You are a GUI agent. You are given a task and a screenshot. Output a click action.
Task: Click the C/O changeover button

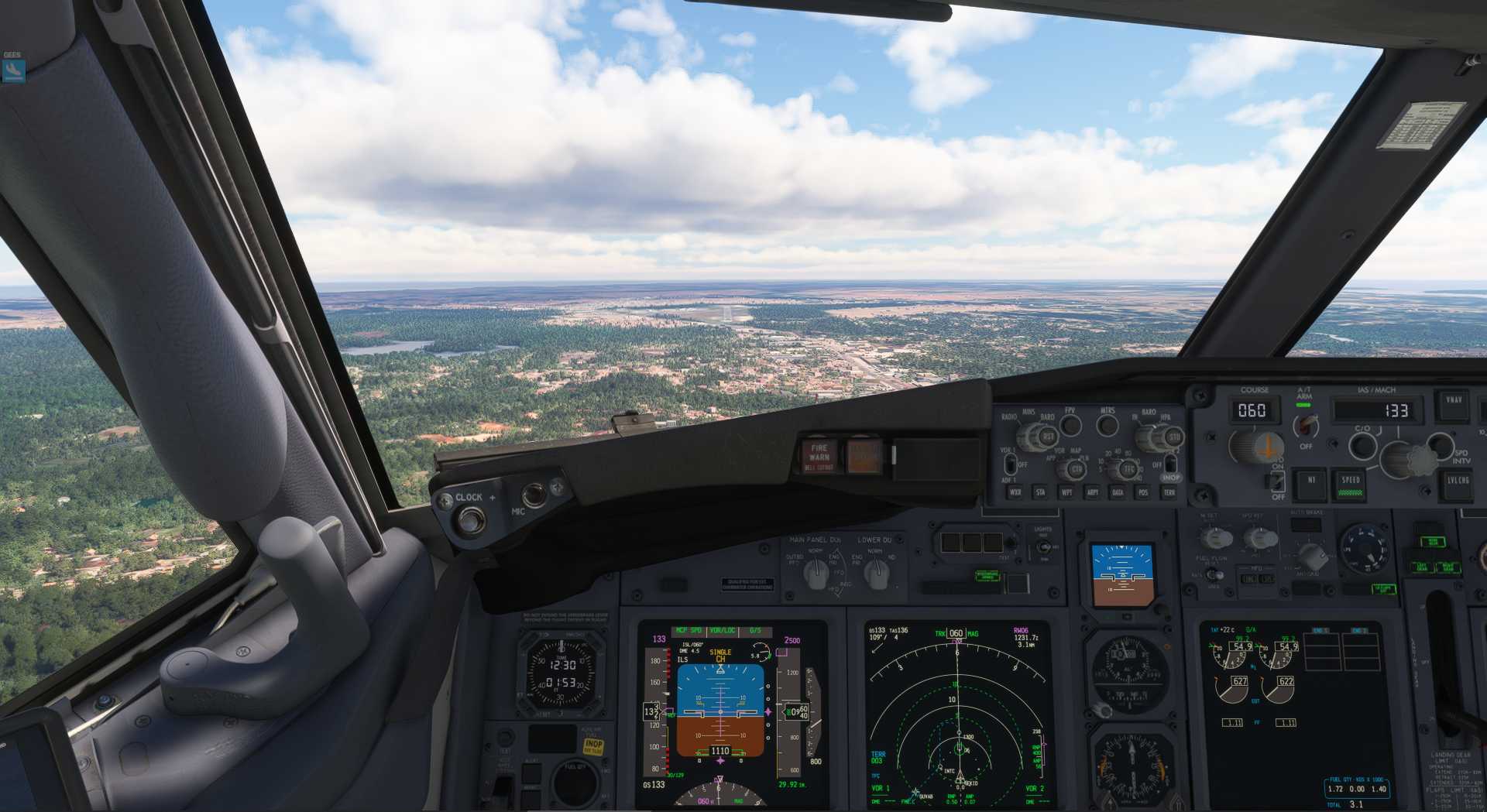click(x=1362, y=445)
